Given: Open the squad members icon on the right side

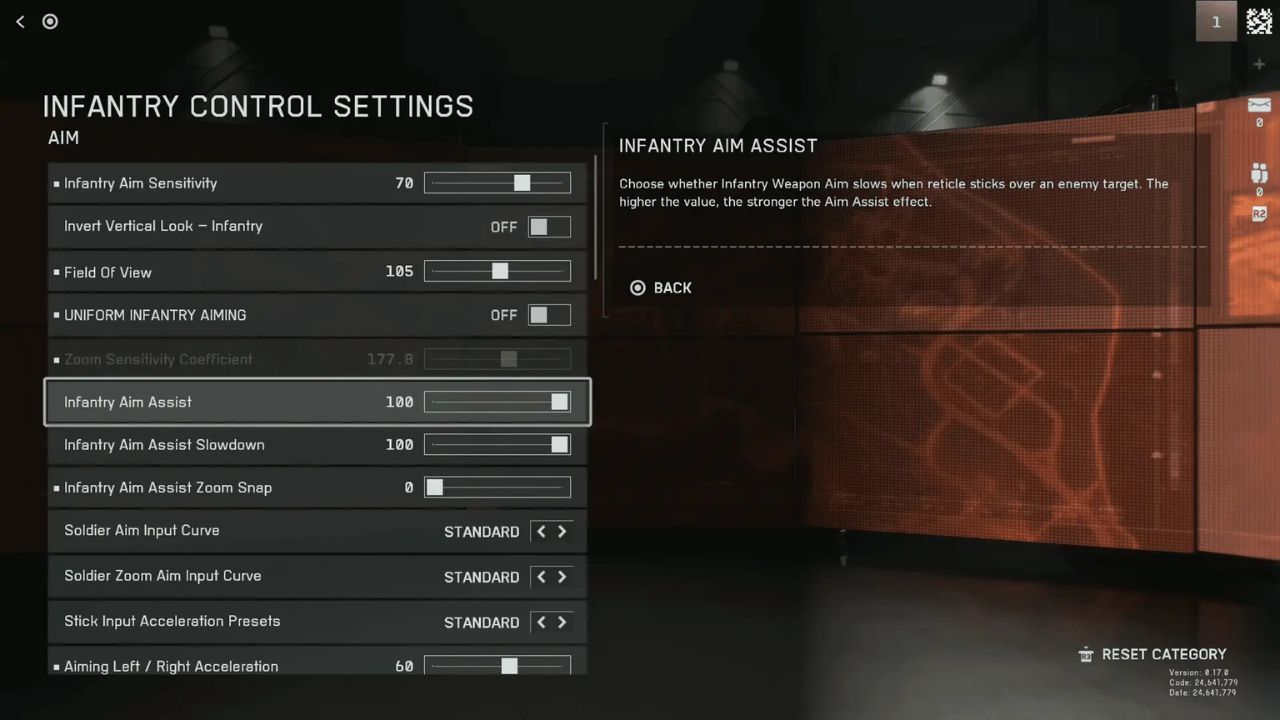Looking at the screenshot, I should [1258, 170].
